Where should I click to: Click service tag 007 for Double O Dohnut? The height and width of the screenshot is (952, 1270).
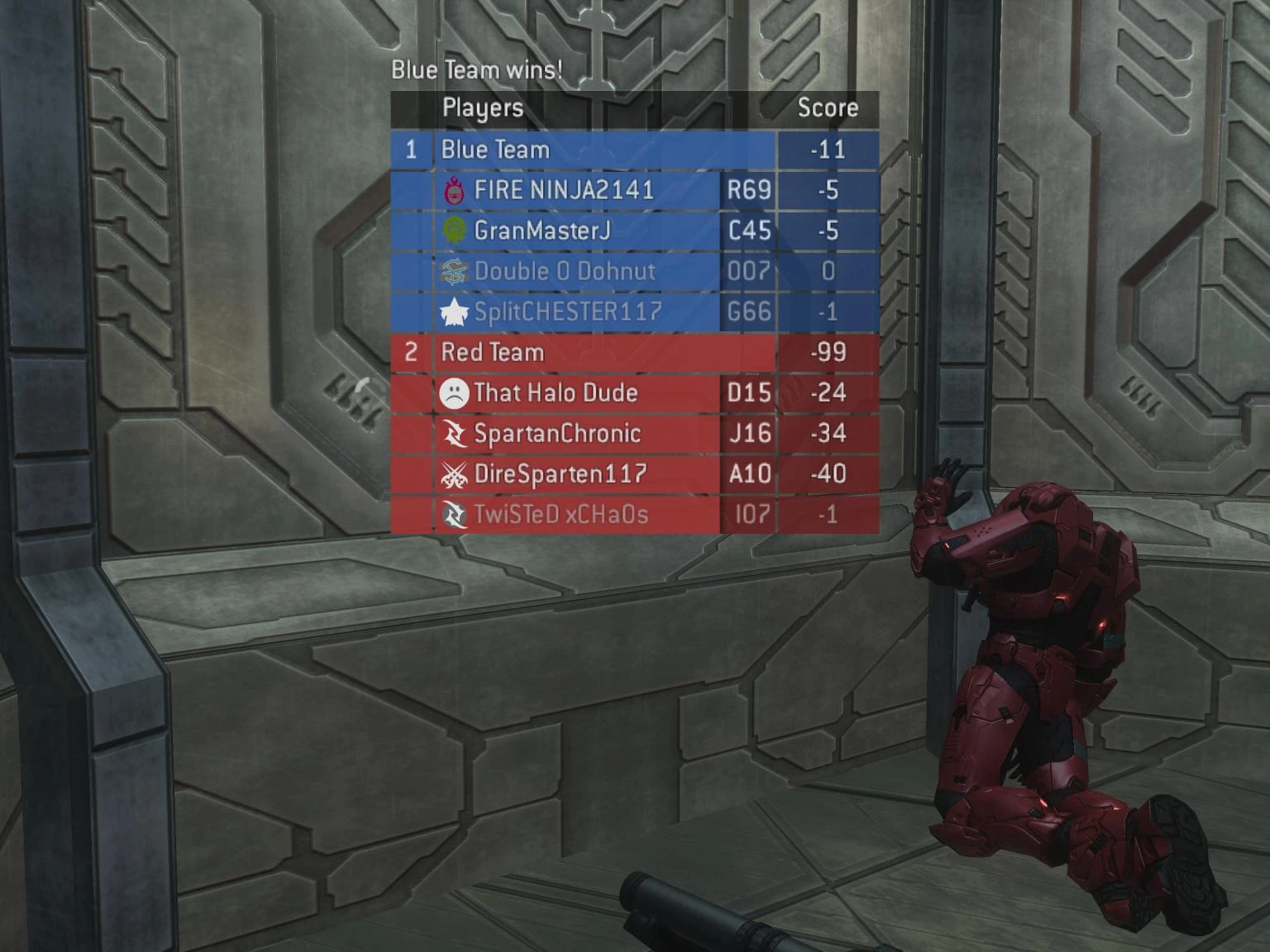pyautogui.click(x=751, y=271)
